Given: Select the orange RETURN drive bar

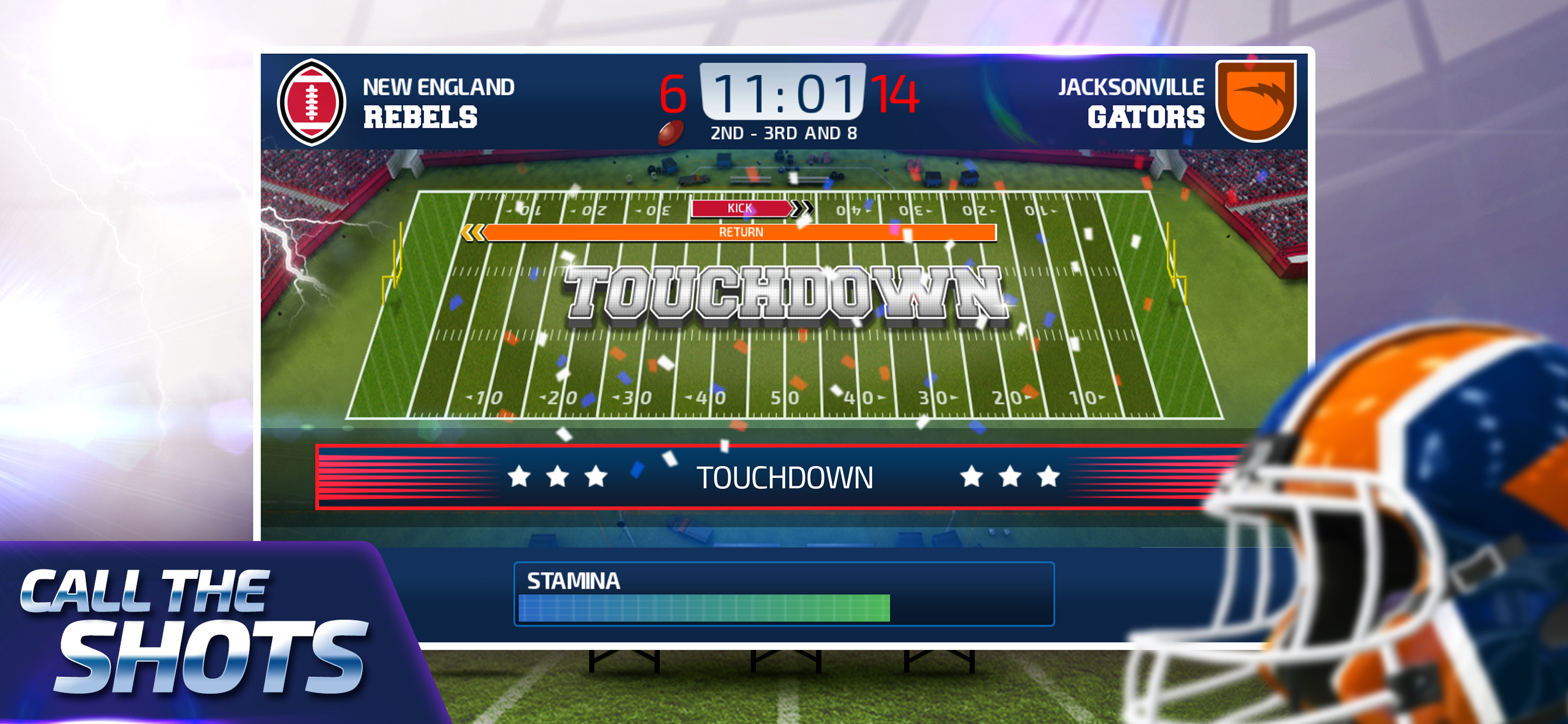Looking at the screenshot, I should (x=740, y=232).
